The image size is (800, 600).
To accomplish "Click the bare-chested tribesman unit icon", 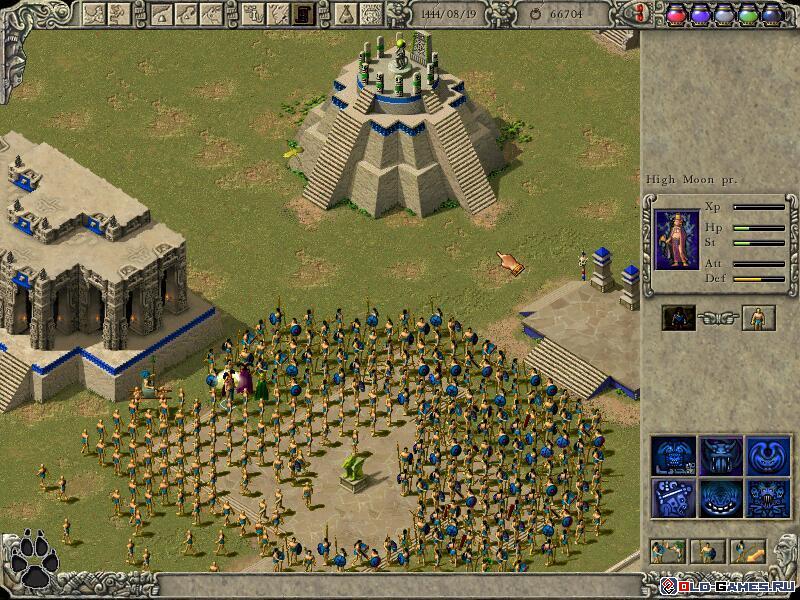I will pyautogui.click(x=759, y=318).
